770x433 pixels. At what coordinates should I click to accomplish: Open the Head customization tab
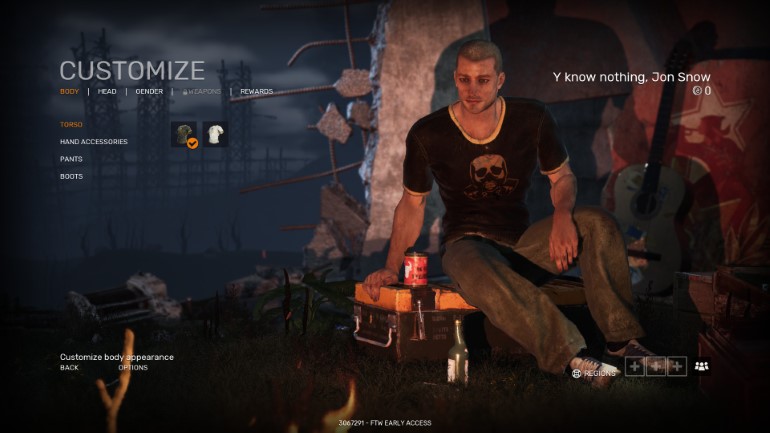coord(107,92)
